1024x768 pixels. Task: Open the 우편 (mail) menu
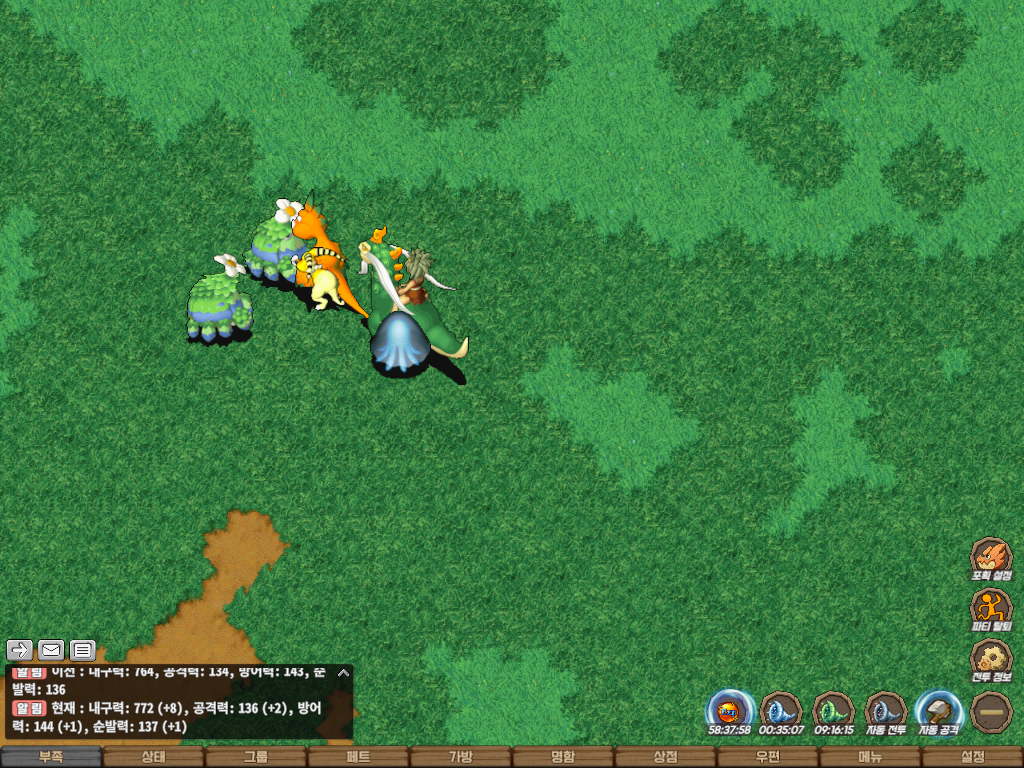point(767,757)
